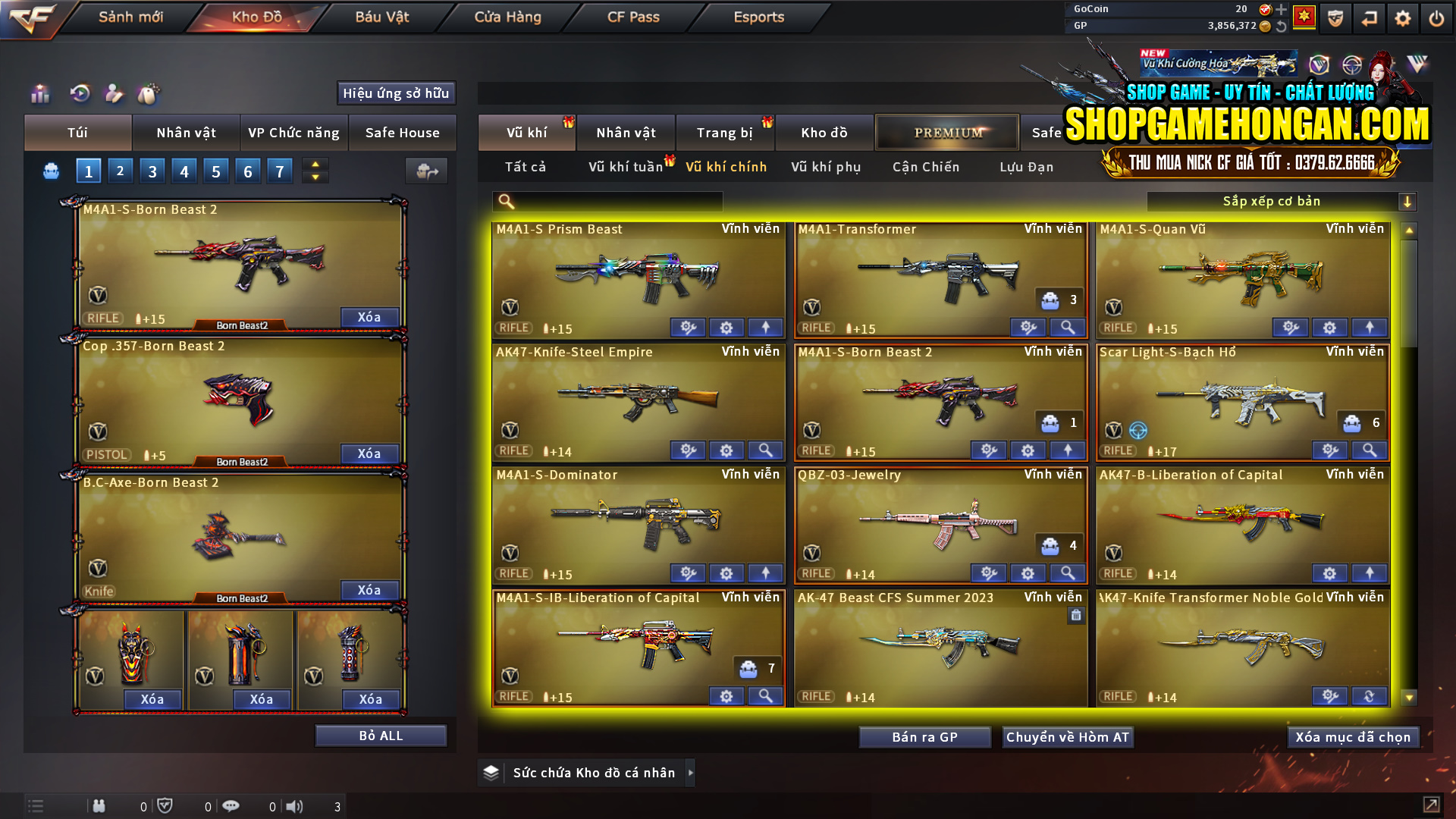Open settings via the gear icon
The width and height of the screenshot is (1456, 819).
pyautogui.click(x=1401, y=17)
